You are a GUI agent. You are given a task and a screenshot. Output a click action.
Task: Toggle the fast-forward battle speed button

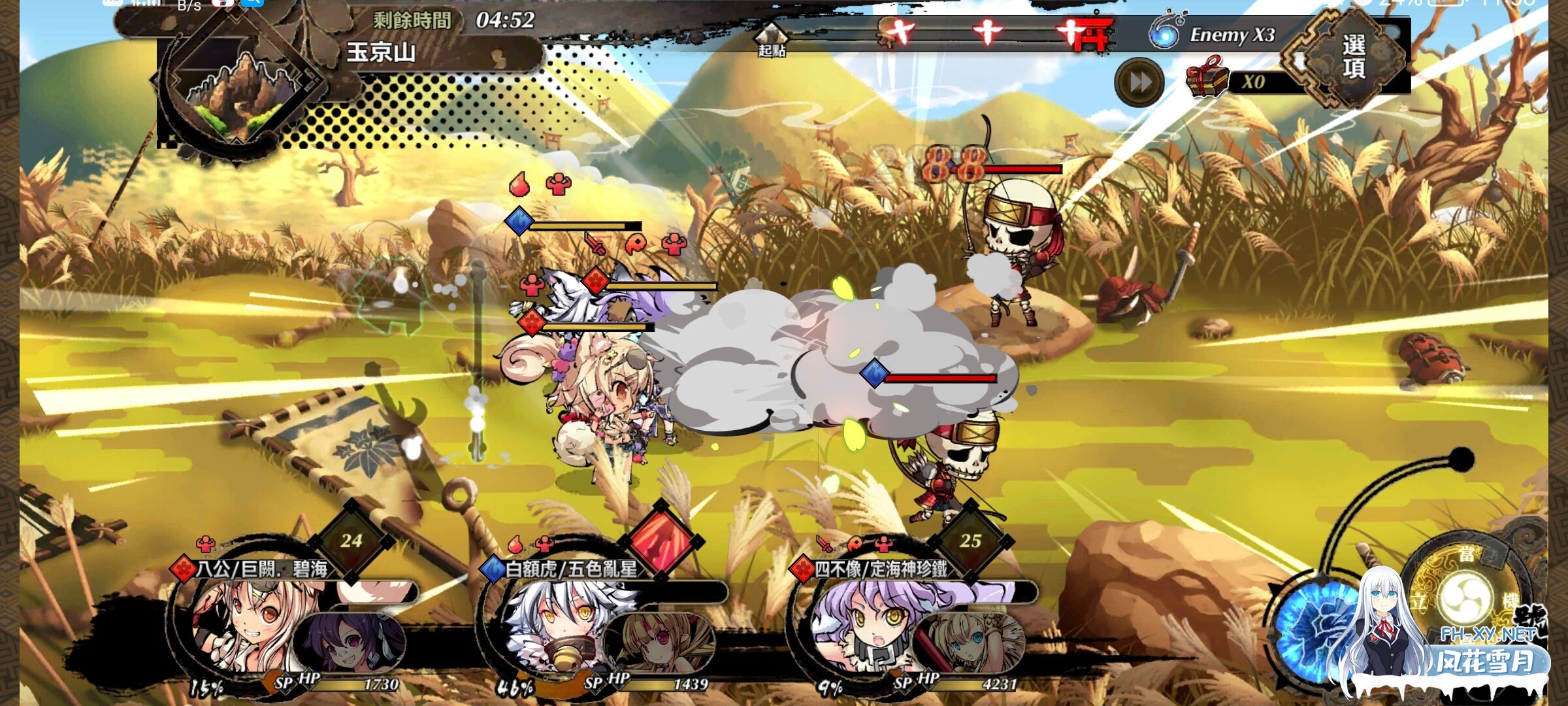pyautogui.click(x=1139, y=82)
